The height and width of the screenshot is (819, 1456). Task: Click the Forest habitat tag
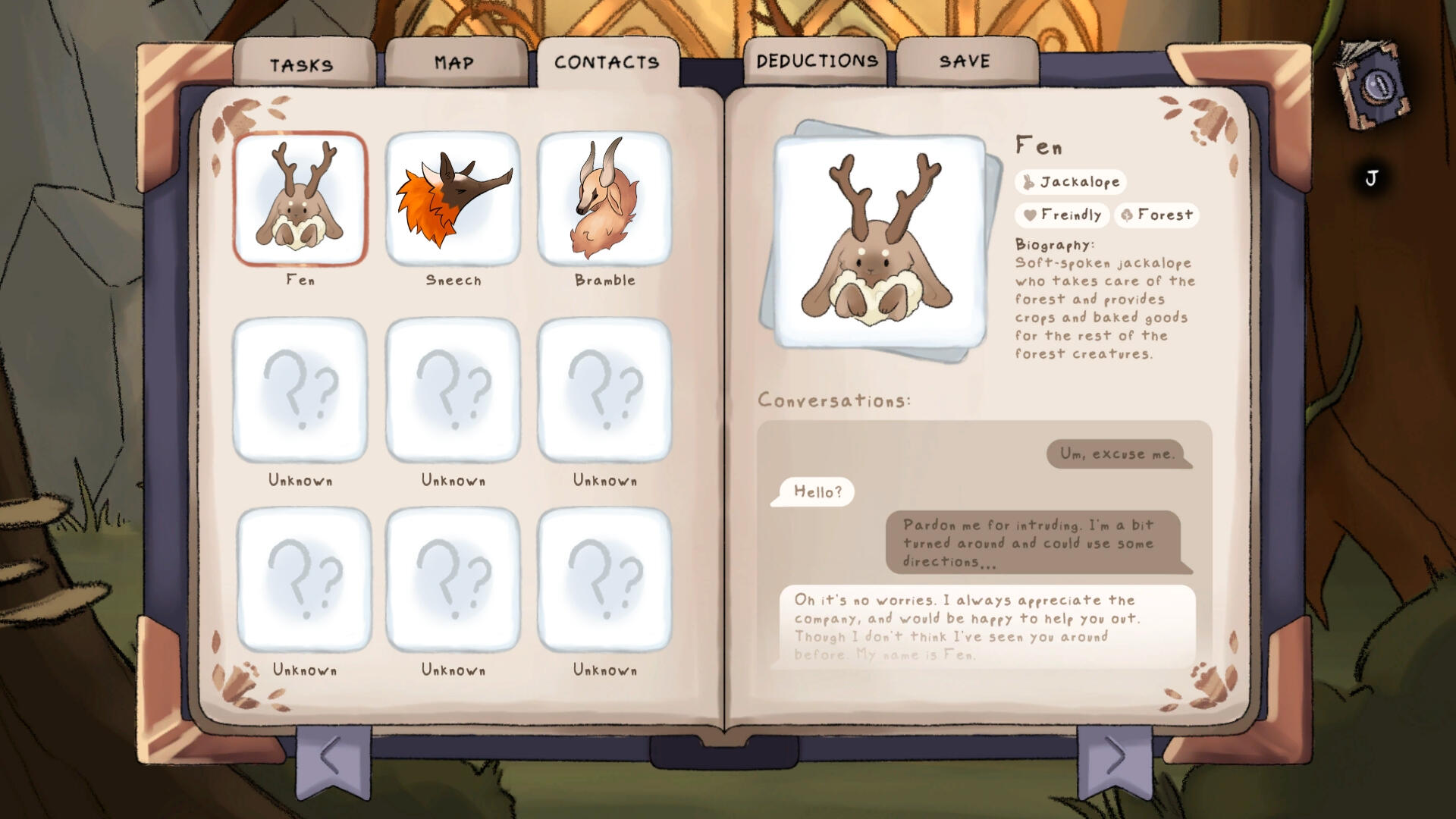pos(1156,215)
